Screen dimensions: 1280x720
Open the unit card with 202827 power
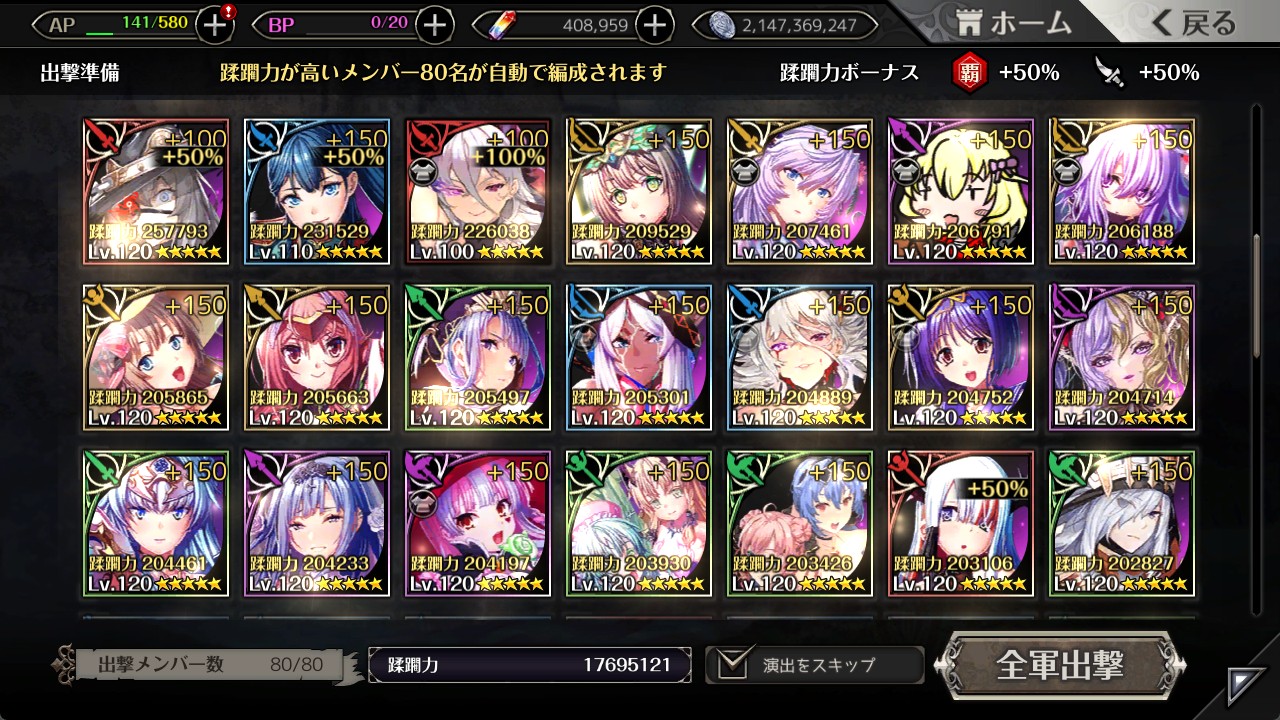click(1122, 524)
